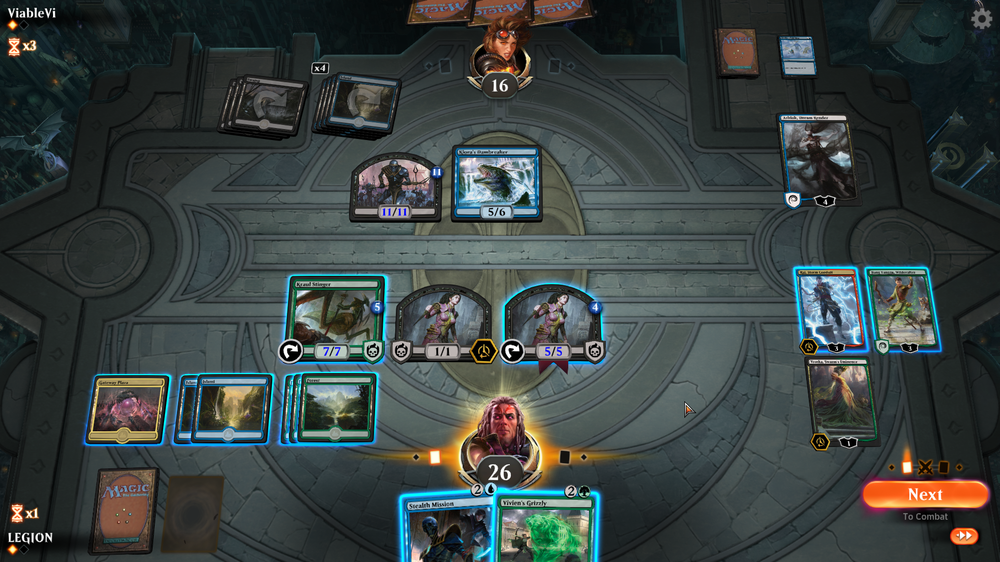
Task: Click the Next button to go to combat
Action: coord(924,494)
